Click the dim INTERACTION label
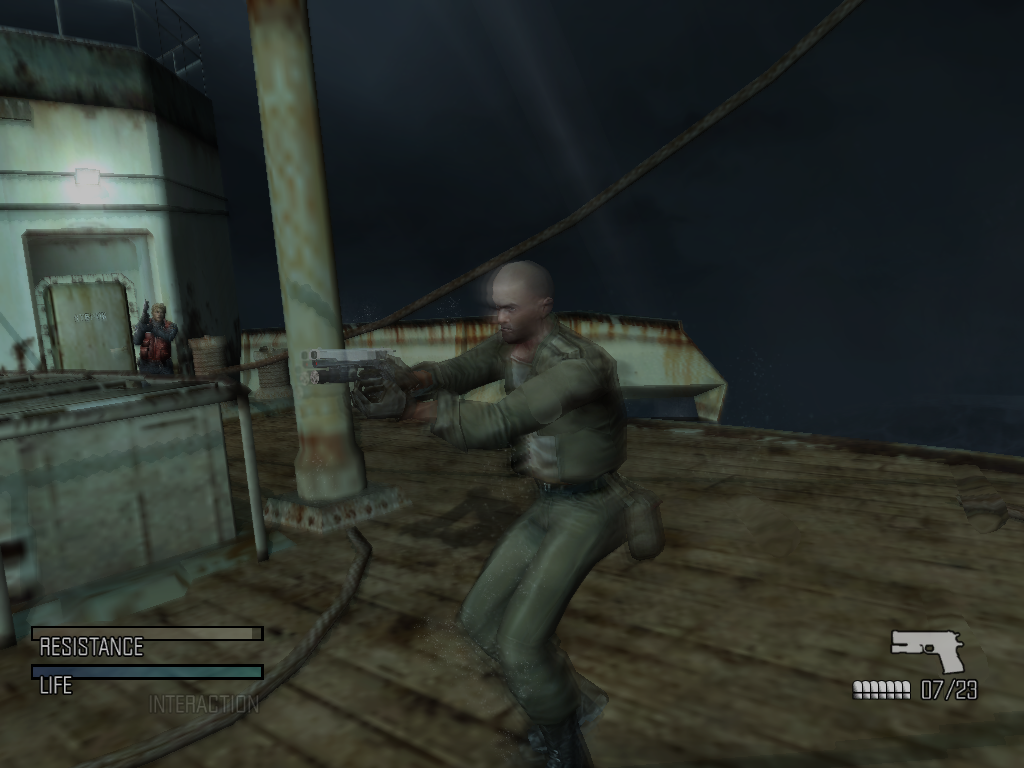 point(203,704)
